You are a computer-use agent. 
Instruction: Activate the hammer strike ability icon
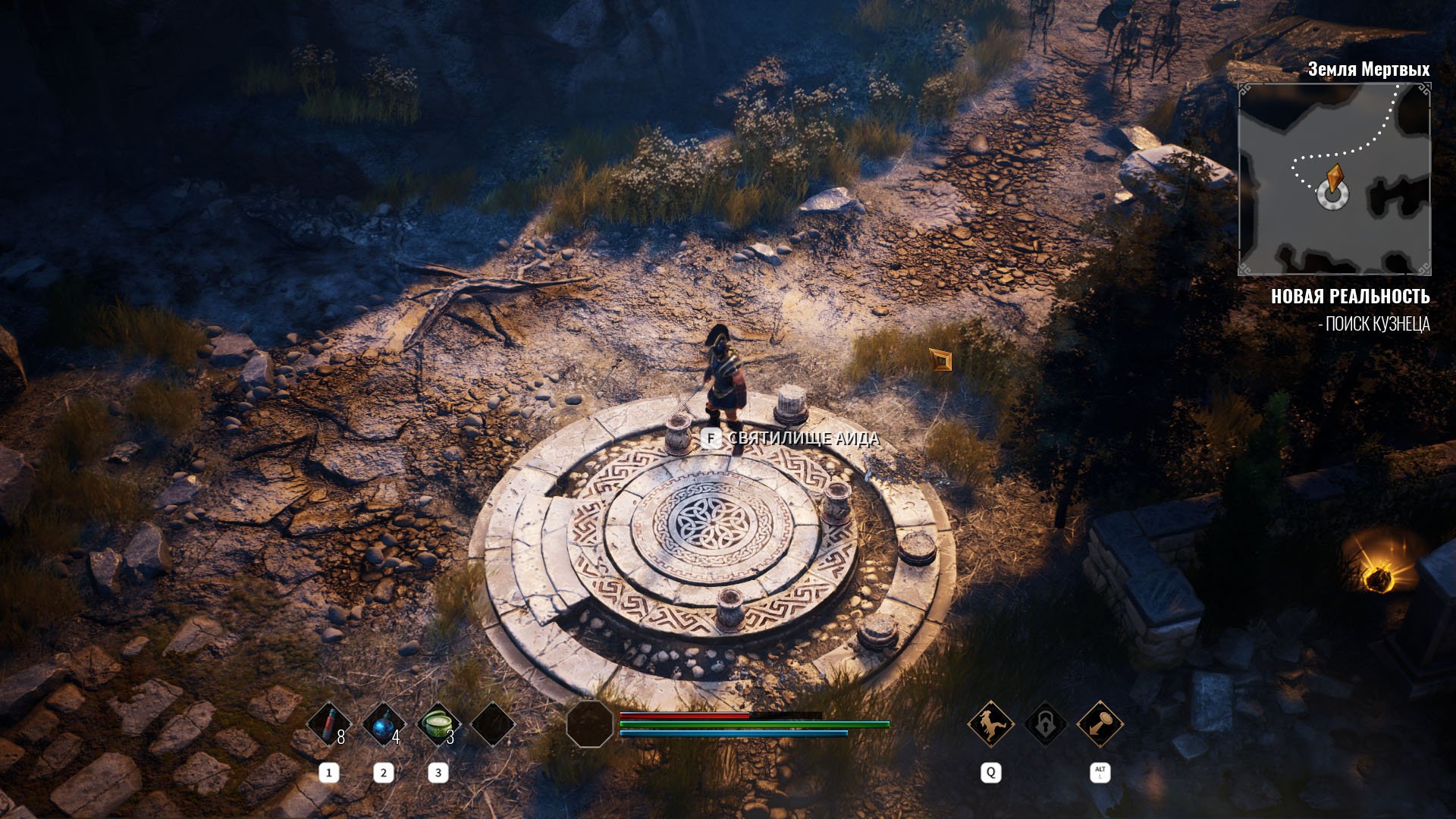(1100, 724)
